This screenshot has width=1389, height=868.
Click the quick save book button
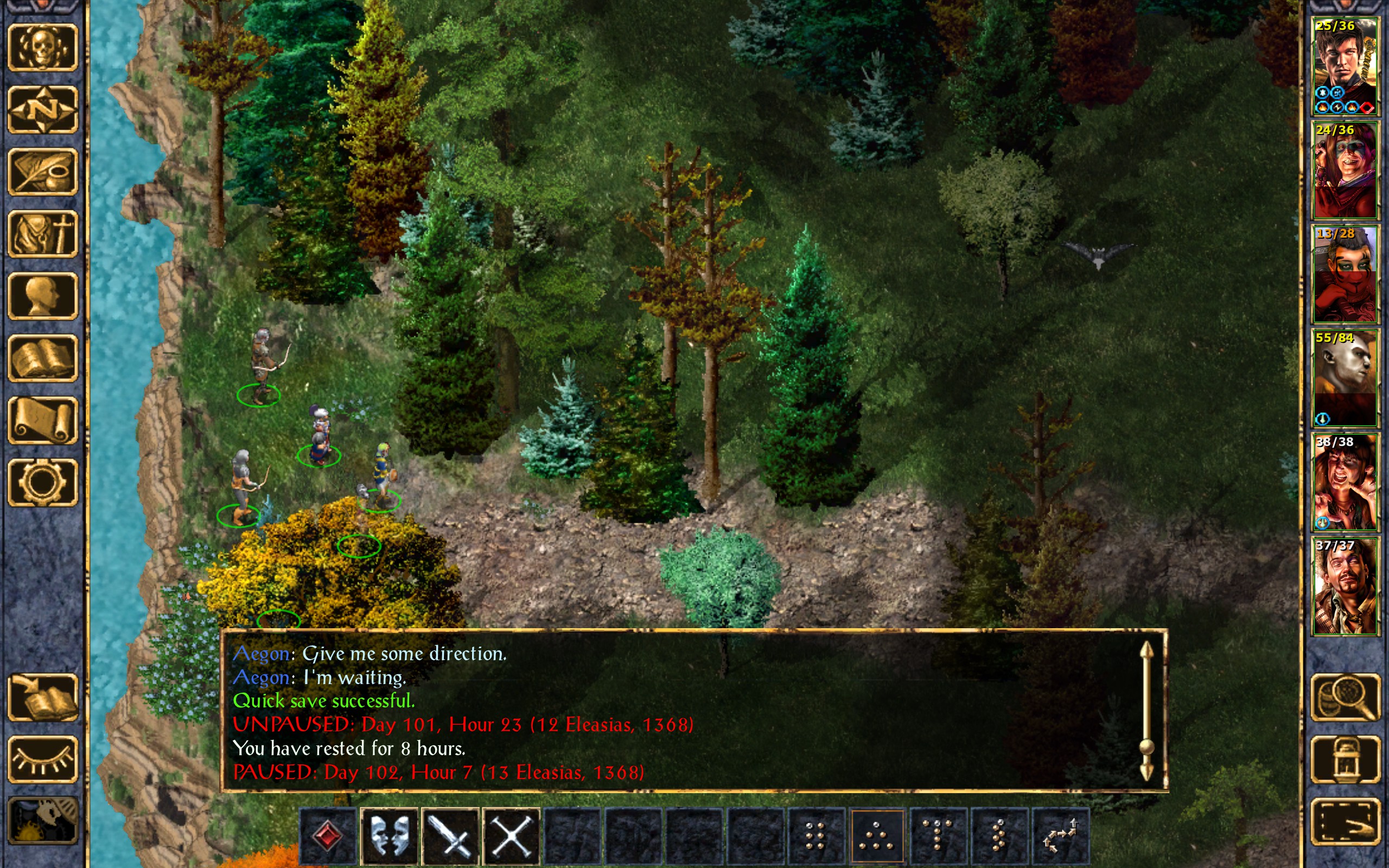tap(42, 698)
